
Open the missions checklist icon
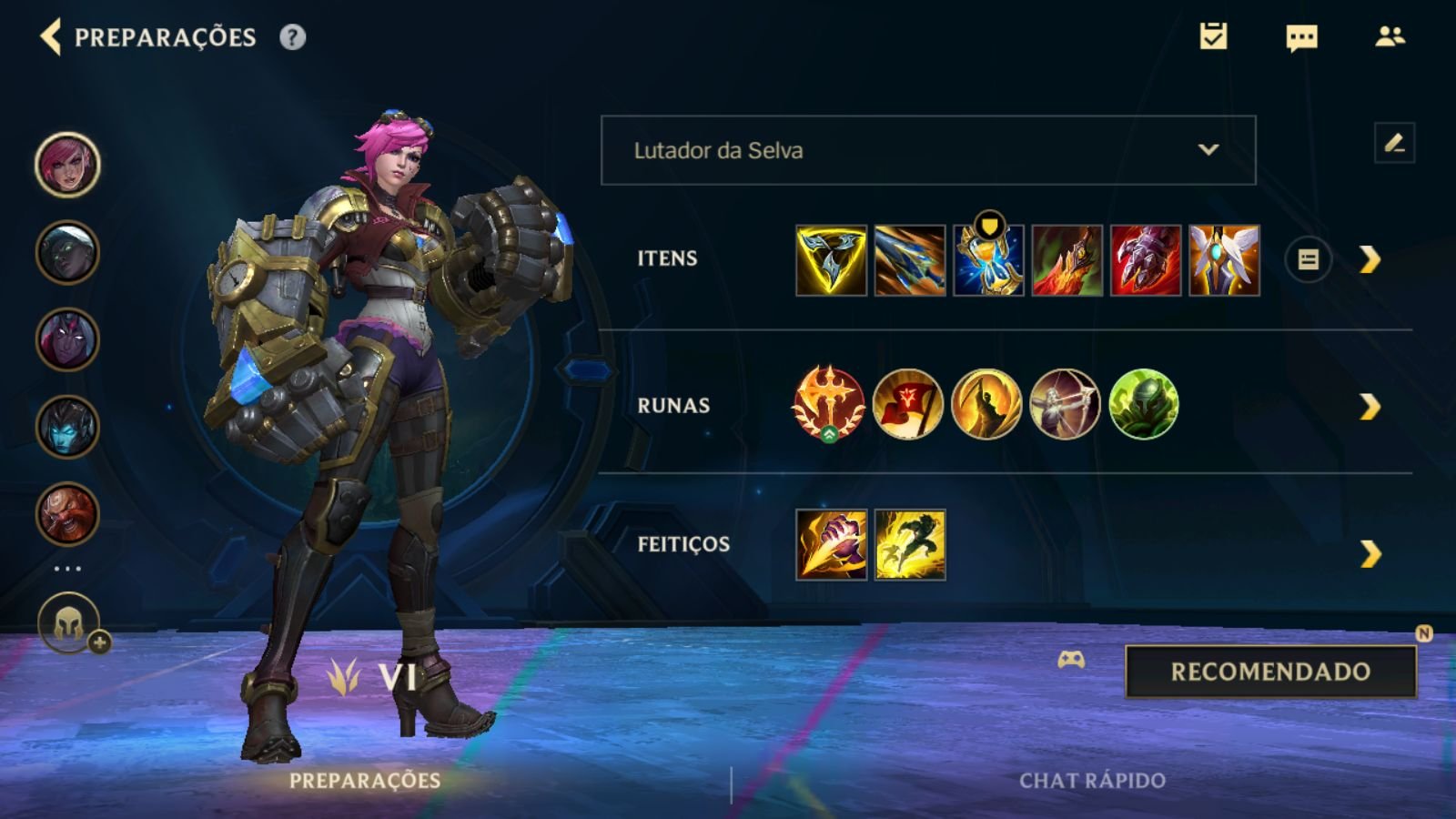click(x=1213, y=36)
